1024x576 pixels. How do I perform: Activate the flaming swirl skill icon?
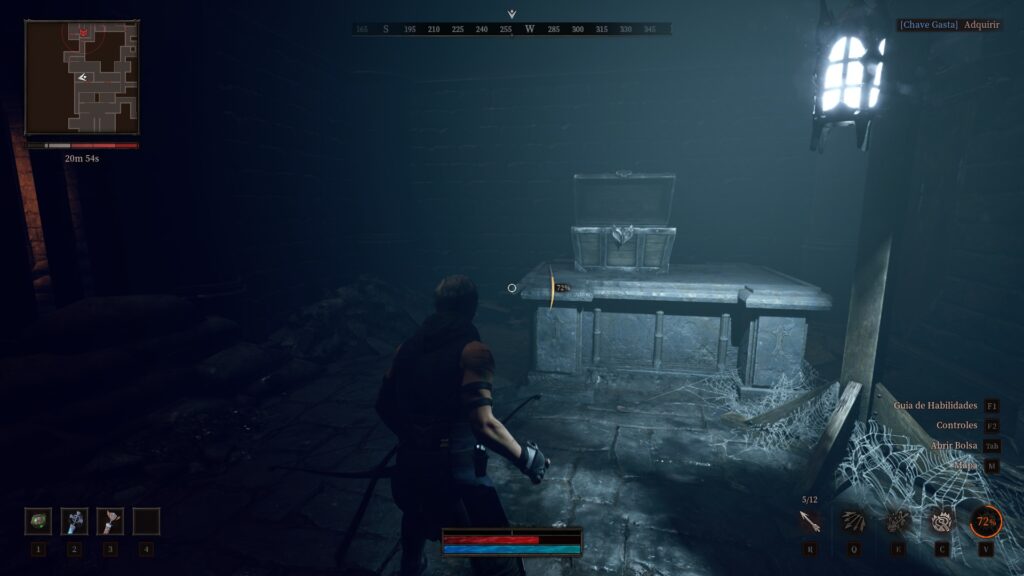pyautogui.click(x=941, y=521)
